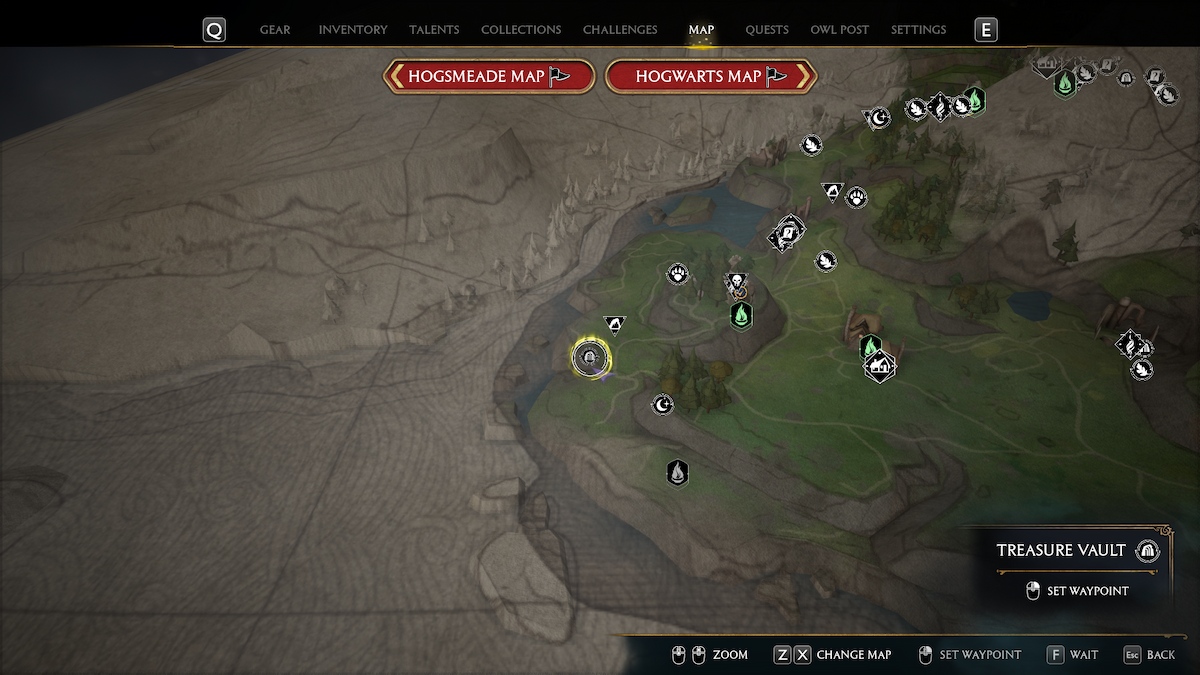Open the Quests tab

[767, 30]
